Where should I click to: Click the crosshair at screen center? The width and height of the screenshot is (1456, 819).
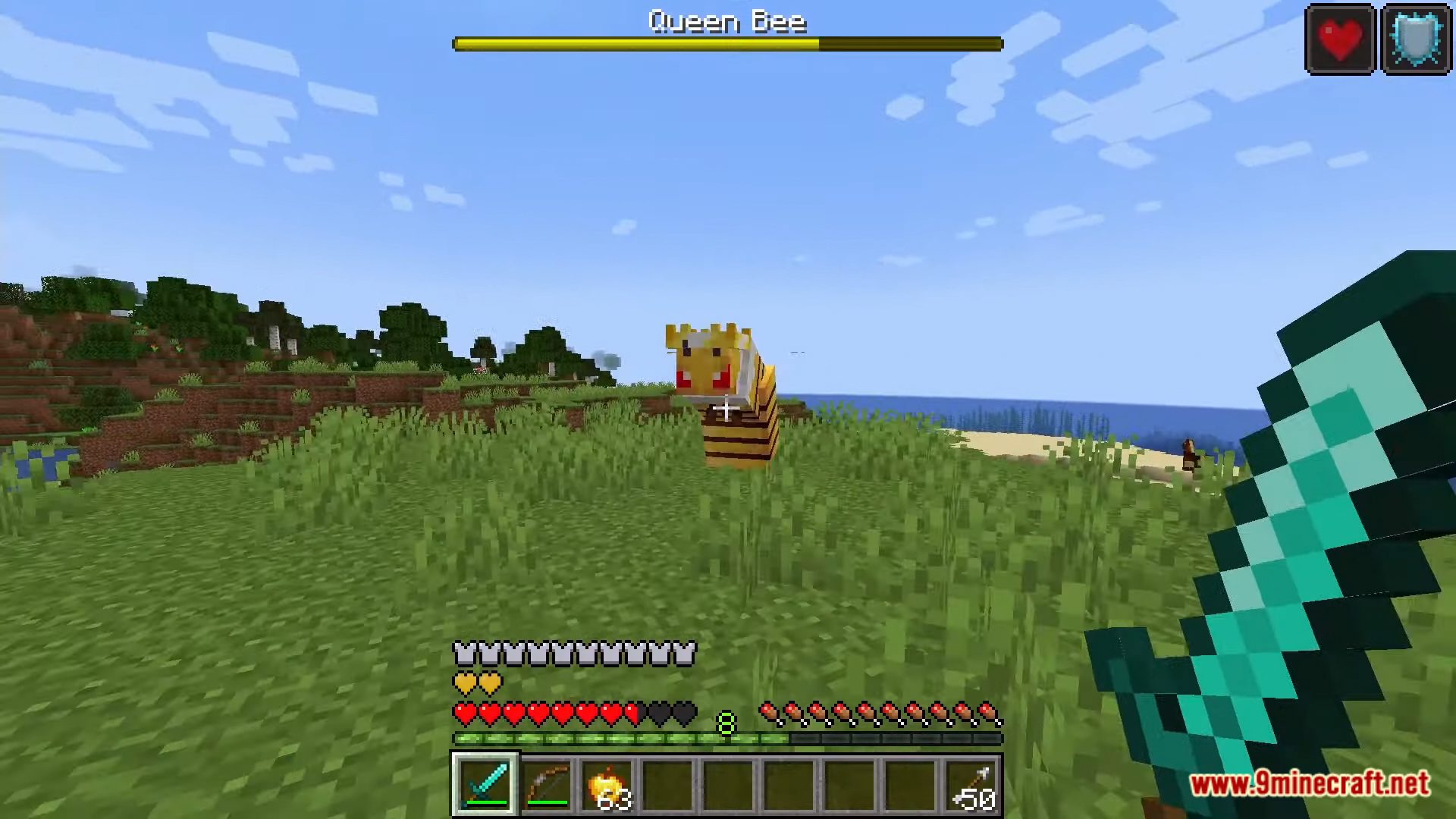726,409
